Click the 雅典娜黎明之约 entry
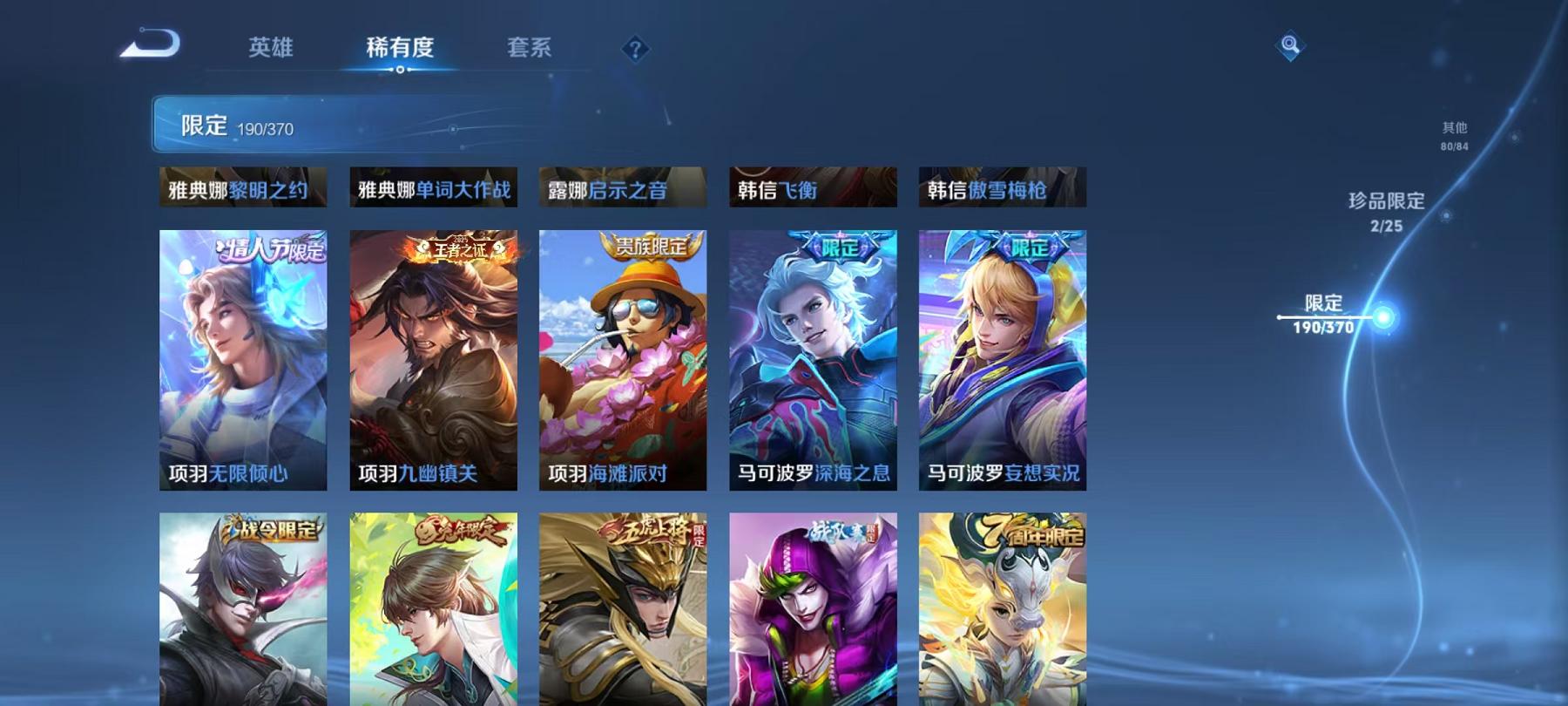Viewport: 1568px width, 706px height. point(242,187)
